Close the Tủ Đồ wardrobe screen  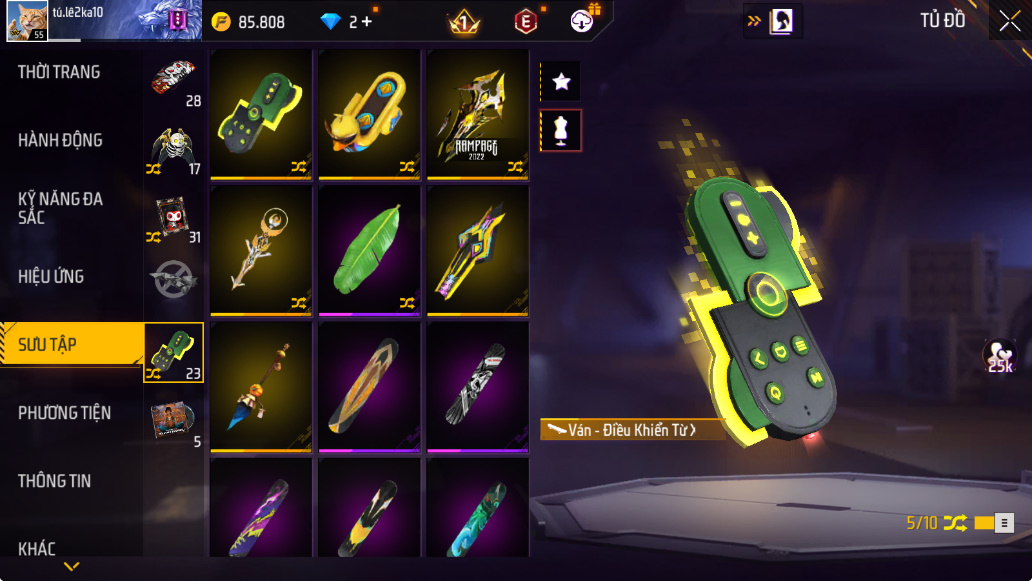[x=1009, y=21]
